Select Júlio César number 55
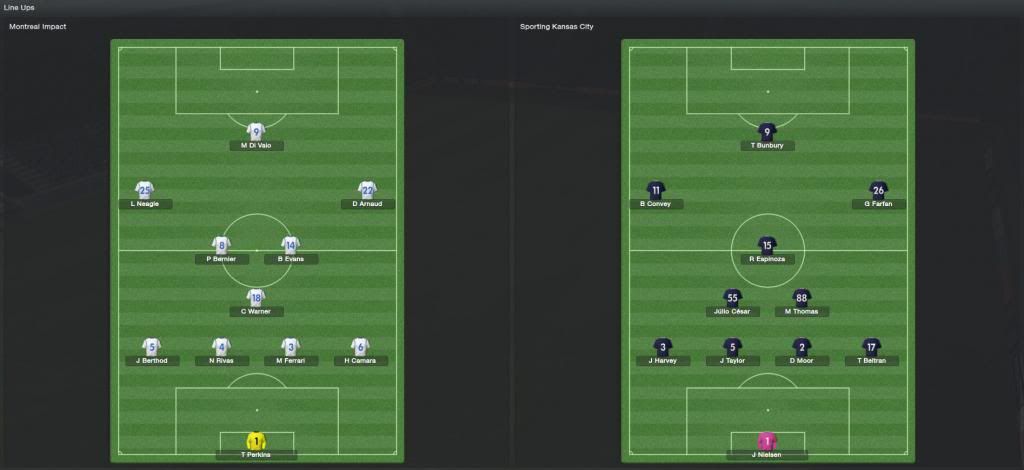1024x470 pixels. [x=732, y=297]
